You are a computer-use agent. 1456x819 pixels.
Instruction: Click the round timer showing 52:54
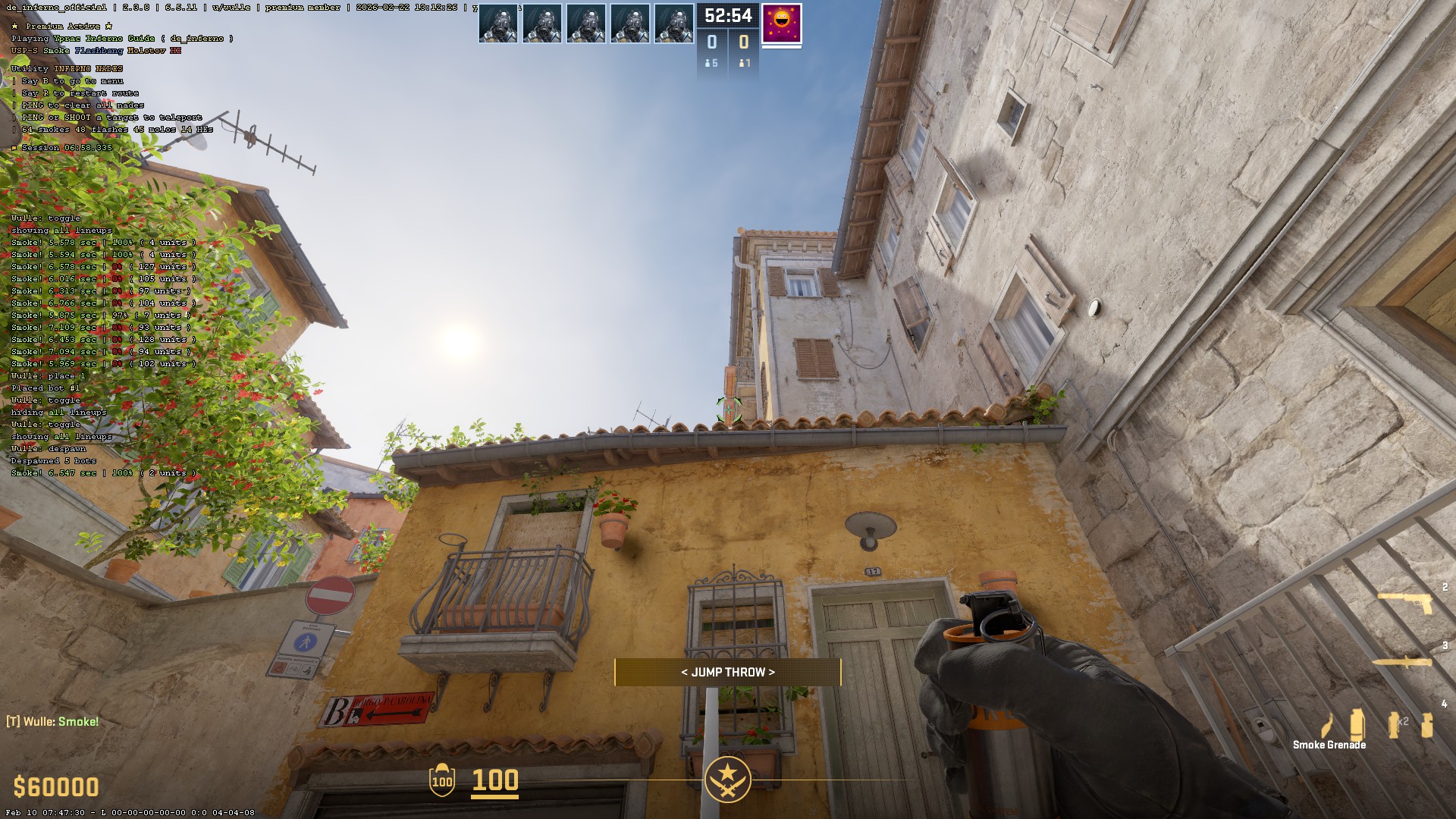[x=728, y=15]
